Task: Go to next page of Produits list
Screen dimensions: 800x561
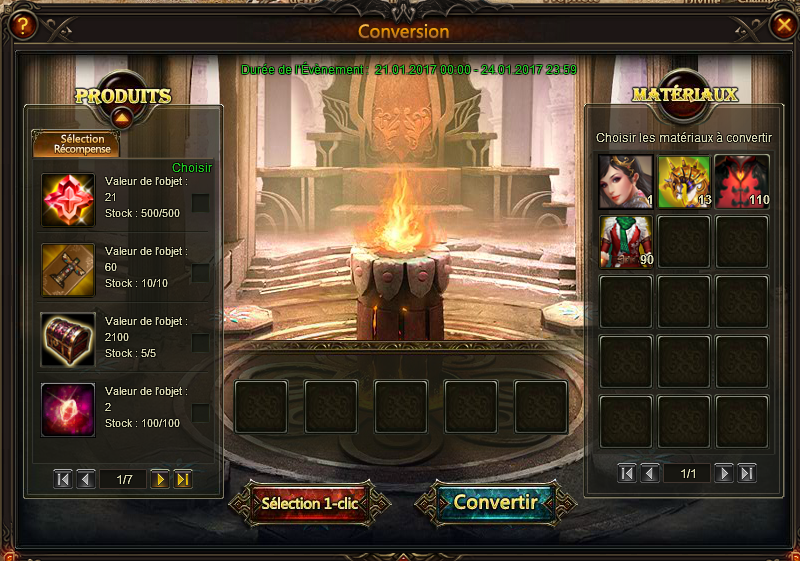Action: (x=159, y=480)
